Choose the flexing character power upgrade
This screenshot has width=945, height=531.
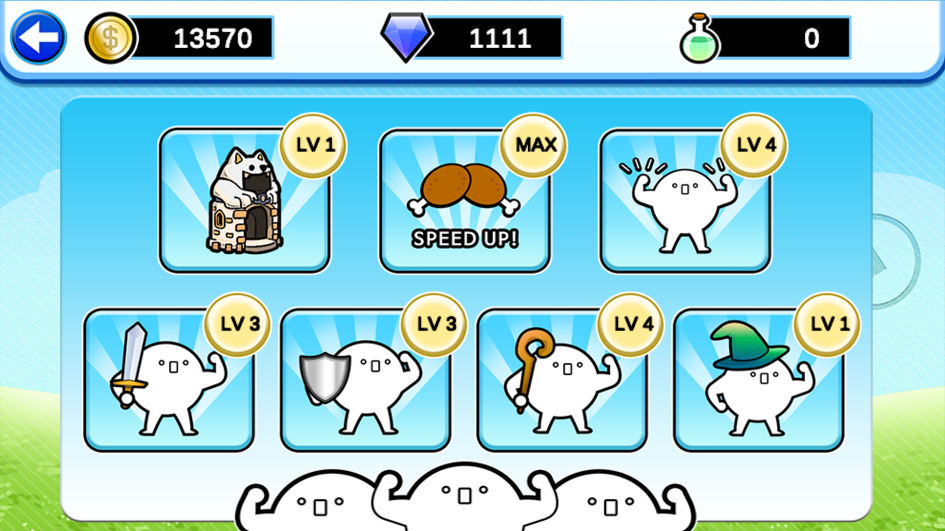click(x=685, y=201)
